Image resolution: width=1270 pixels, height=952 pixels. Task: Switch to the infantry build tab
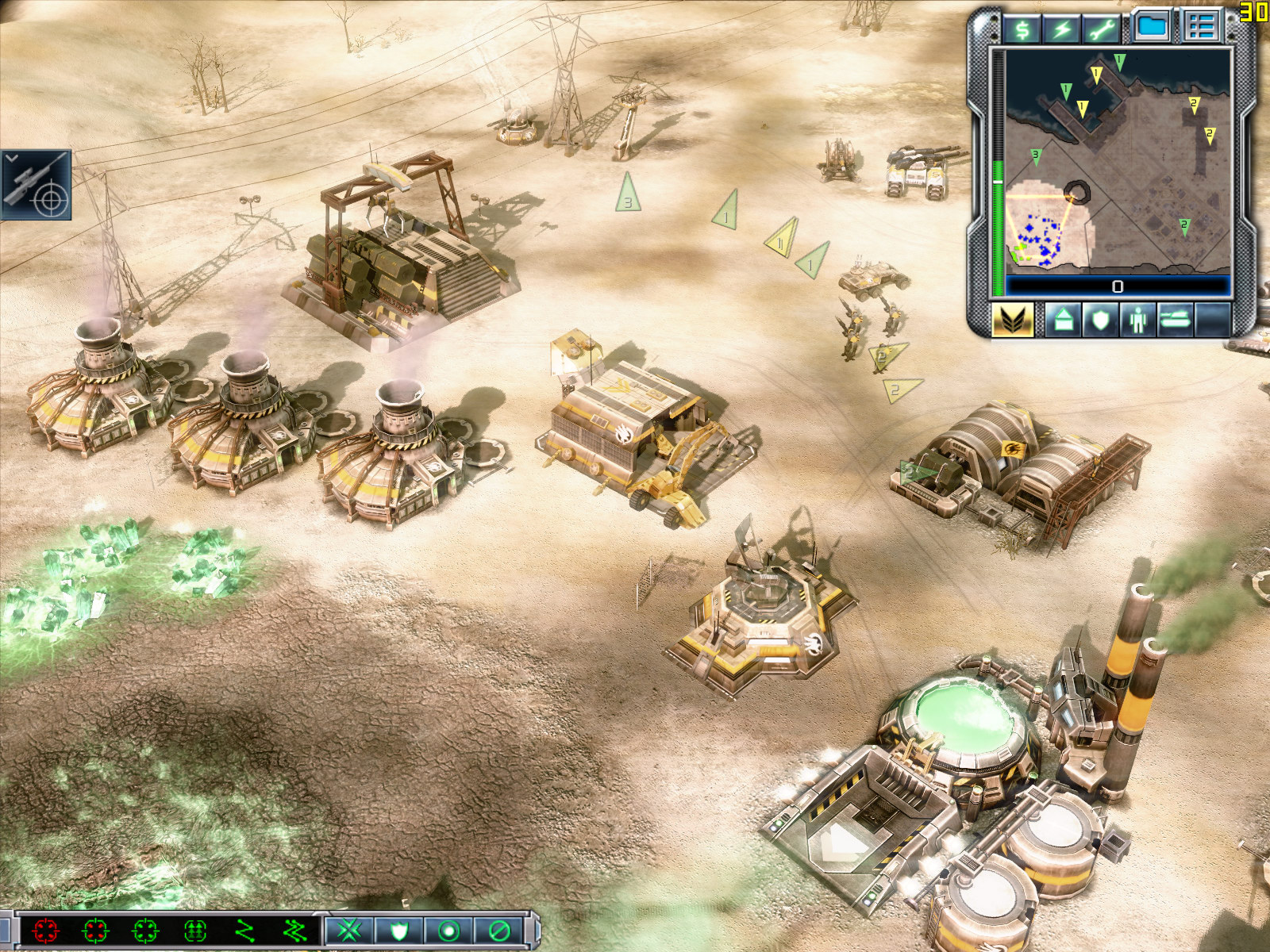1138,321
